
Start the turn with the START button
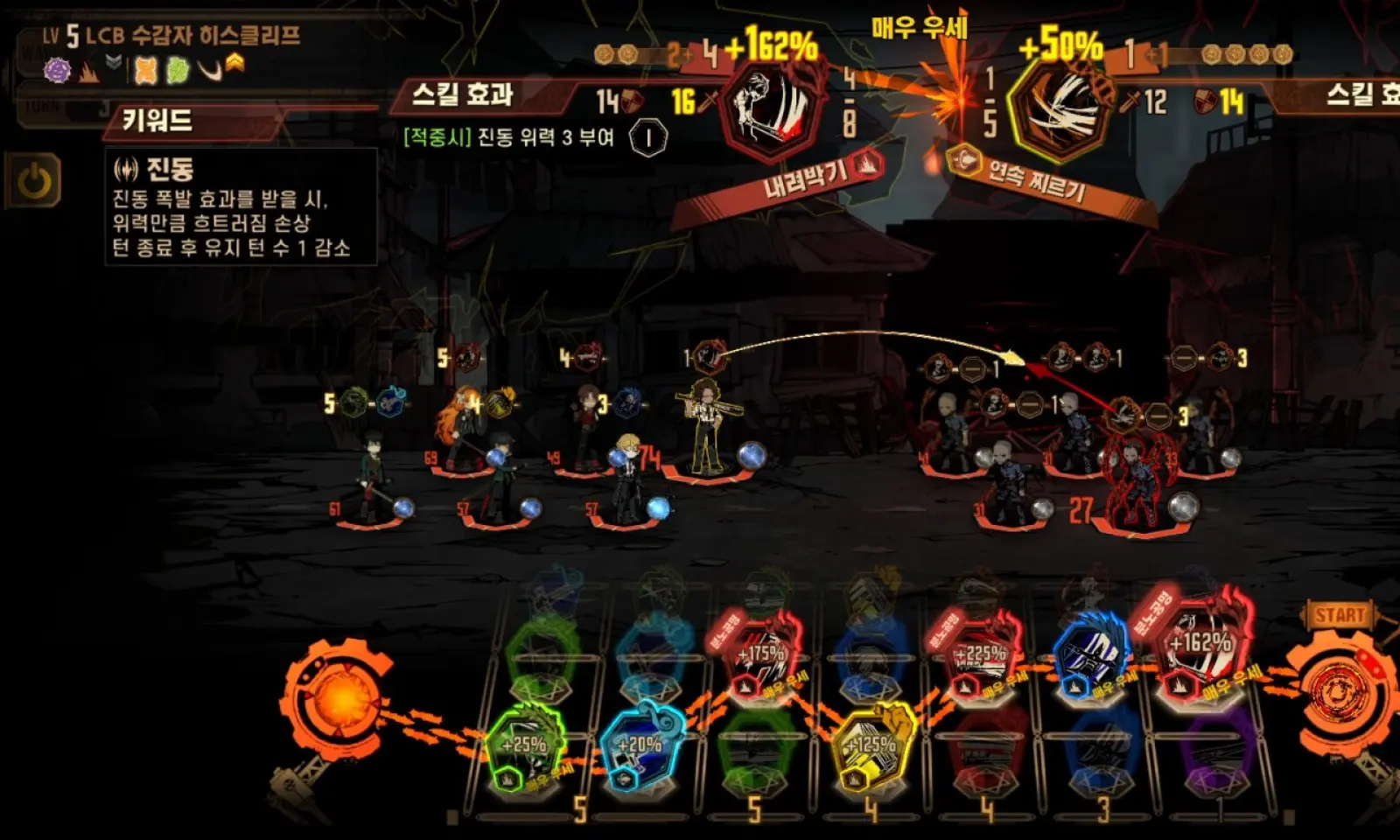1339,615
